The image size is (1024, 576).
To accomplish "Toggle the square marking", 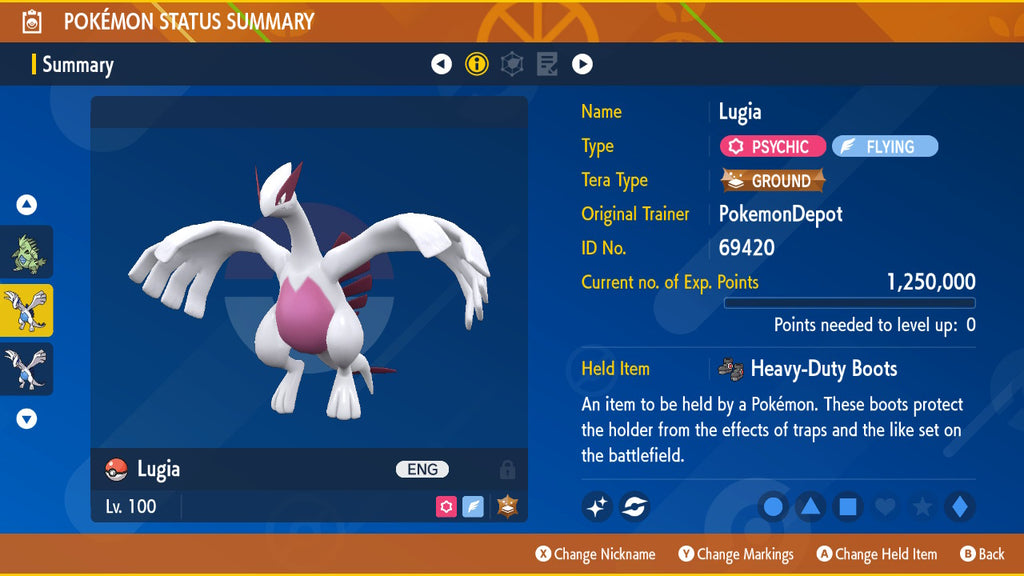I will point(847,507).
